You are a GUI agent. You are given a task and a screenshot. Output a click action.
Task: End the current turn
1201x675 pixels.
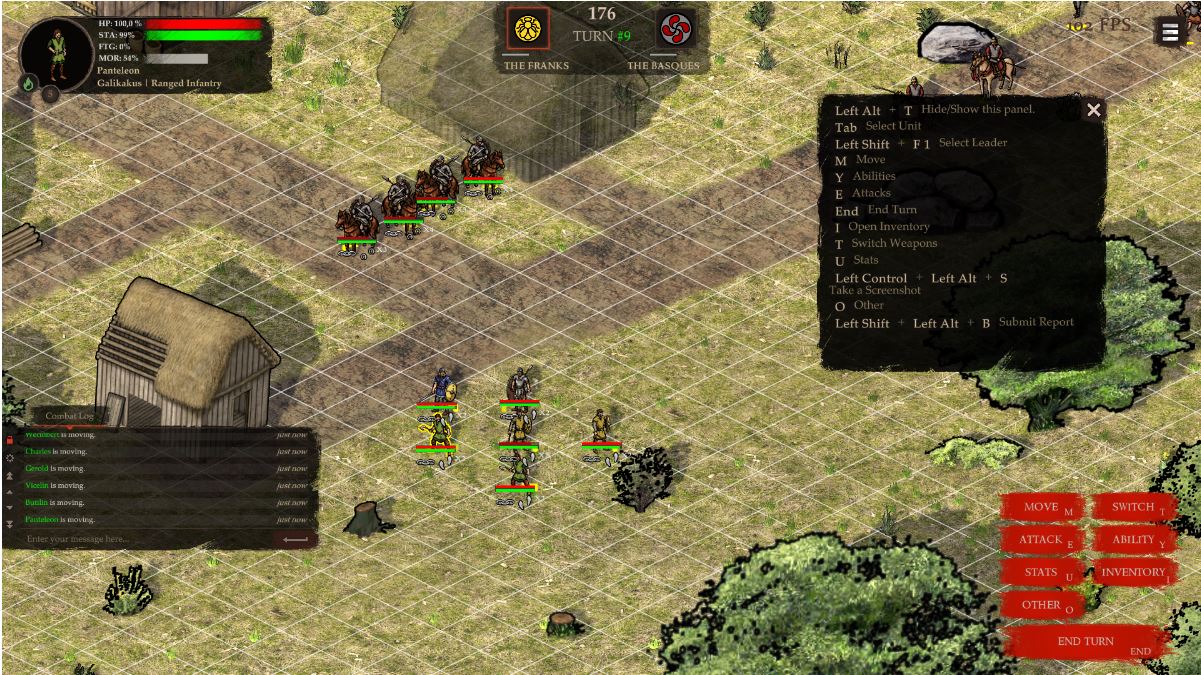[x=1086, y=642]
